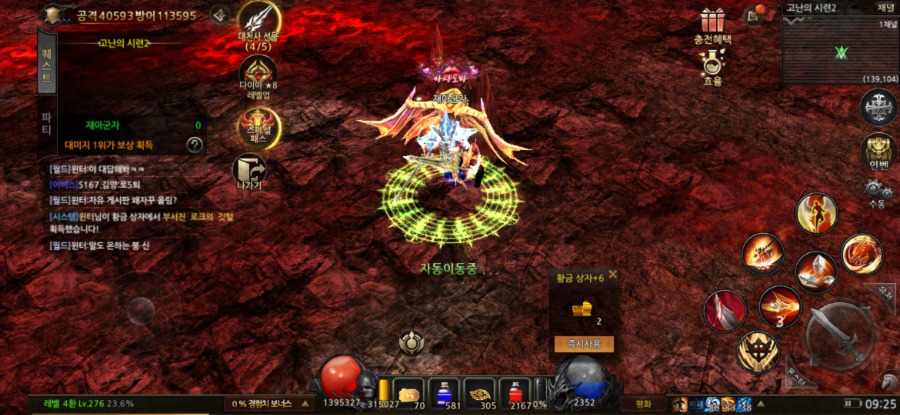This screenshot has height=415, width=900.
Task: Toggle the 수동 manual mode gear
Action: coord(878,191)
